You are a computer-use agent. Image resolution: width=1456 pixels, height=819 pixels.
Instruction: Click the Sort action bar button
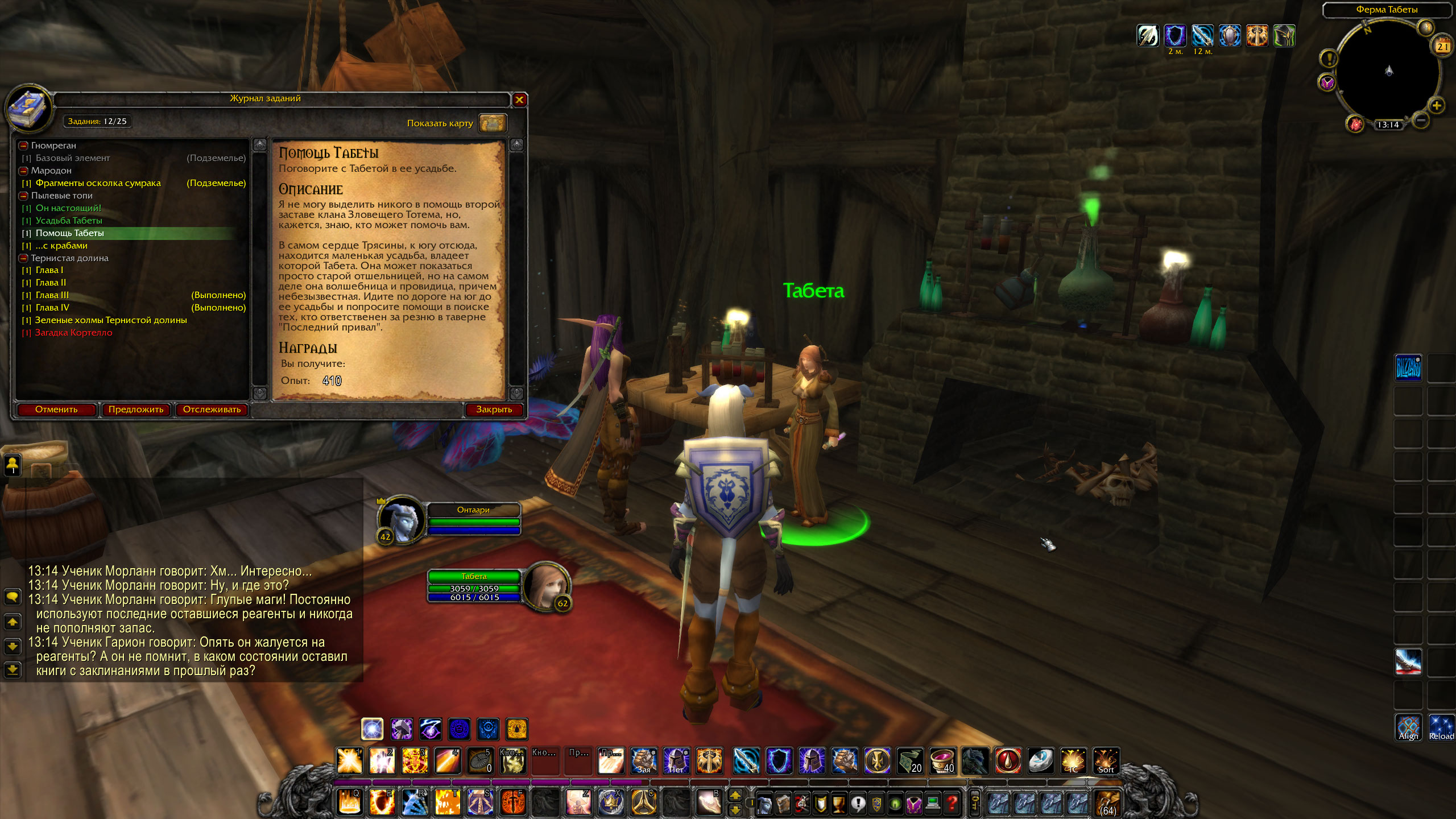[1106, 761]
